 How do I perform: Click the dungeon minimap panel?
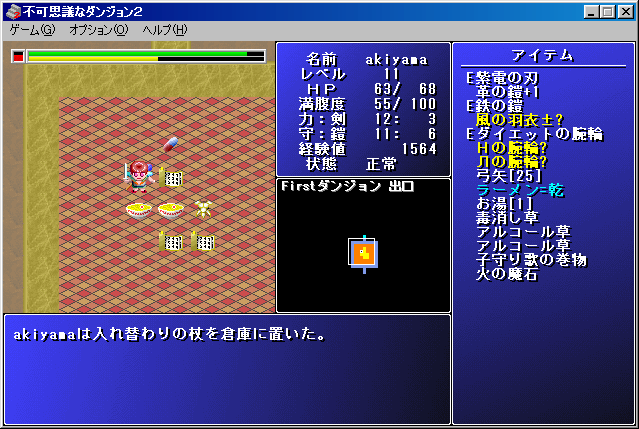pos(363,252)
